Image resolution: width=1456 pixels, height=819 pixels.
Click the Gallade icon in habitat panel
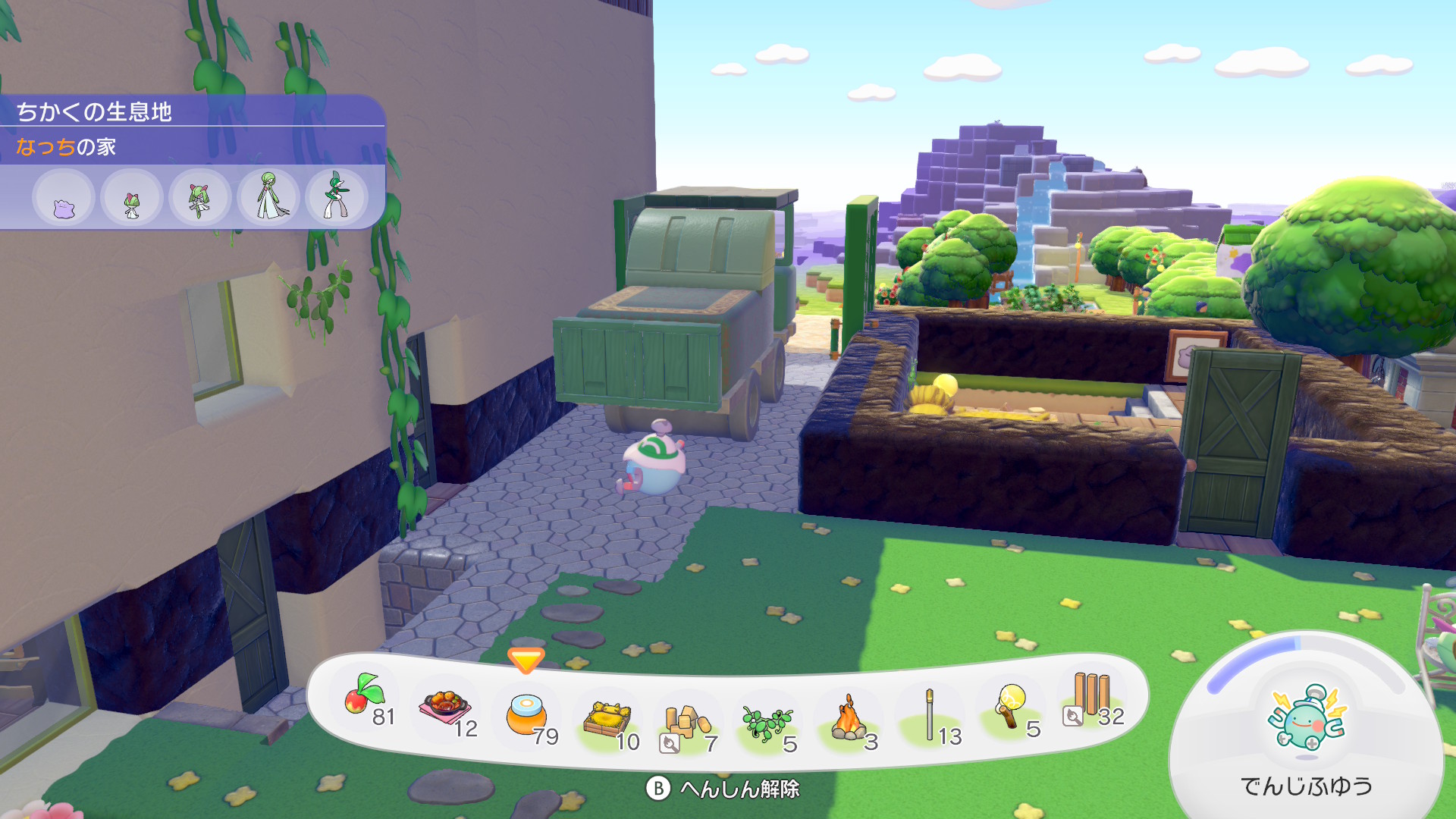click(x=336, y=197)
